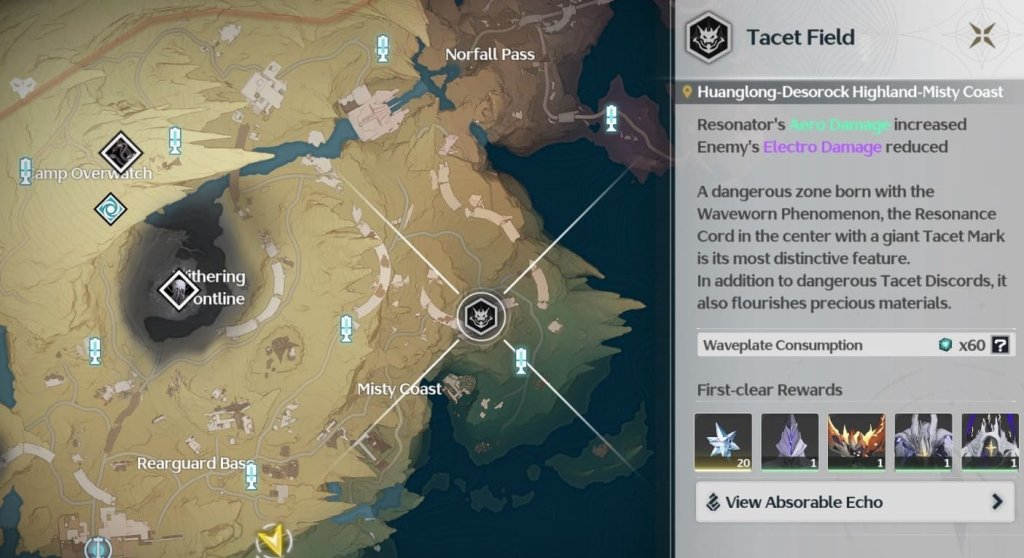The width and height of the screenshot is (1024, 558).
Task: Select the beacon near Rearguard Base
Action: click(x=251, y=476)
